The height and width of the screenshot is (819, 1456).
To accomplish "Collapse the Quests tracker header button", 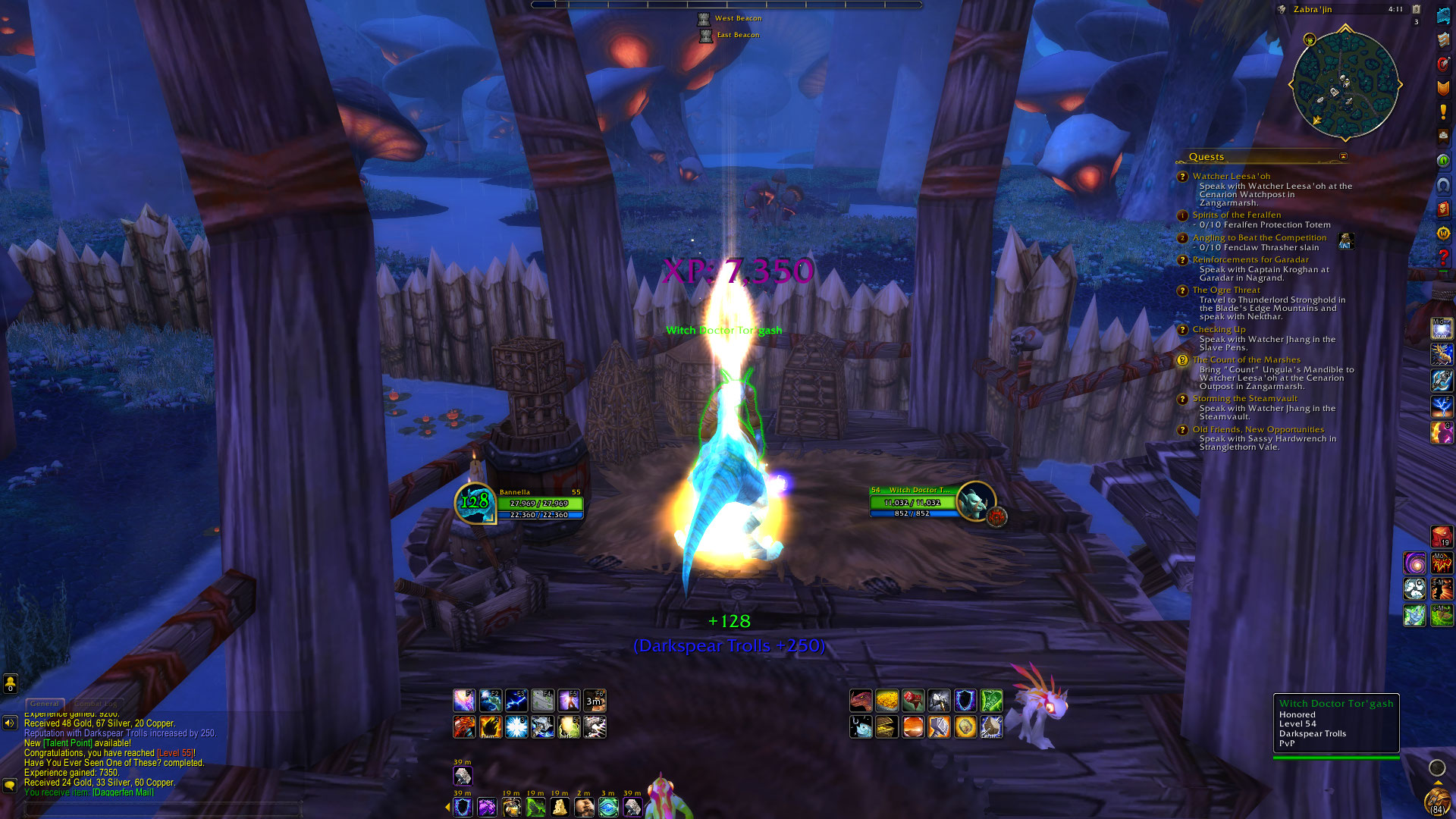I will pos(1343,157).
